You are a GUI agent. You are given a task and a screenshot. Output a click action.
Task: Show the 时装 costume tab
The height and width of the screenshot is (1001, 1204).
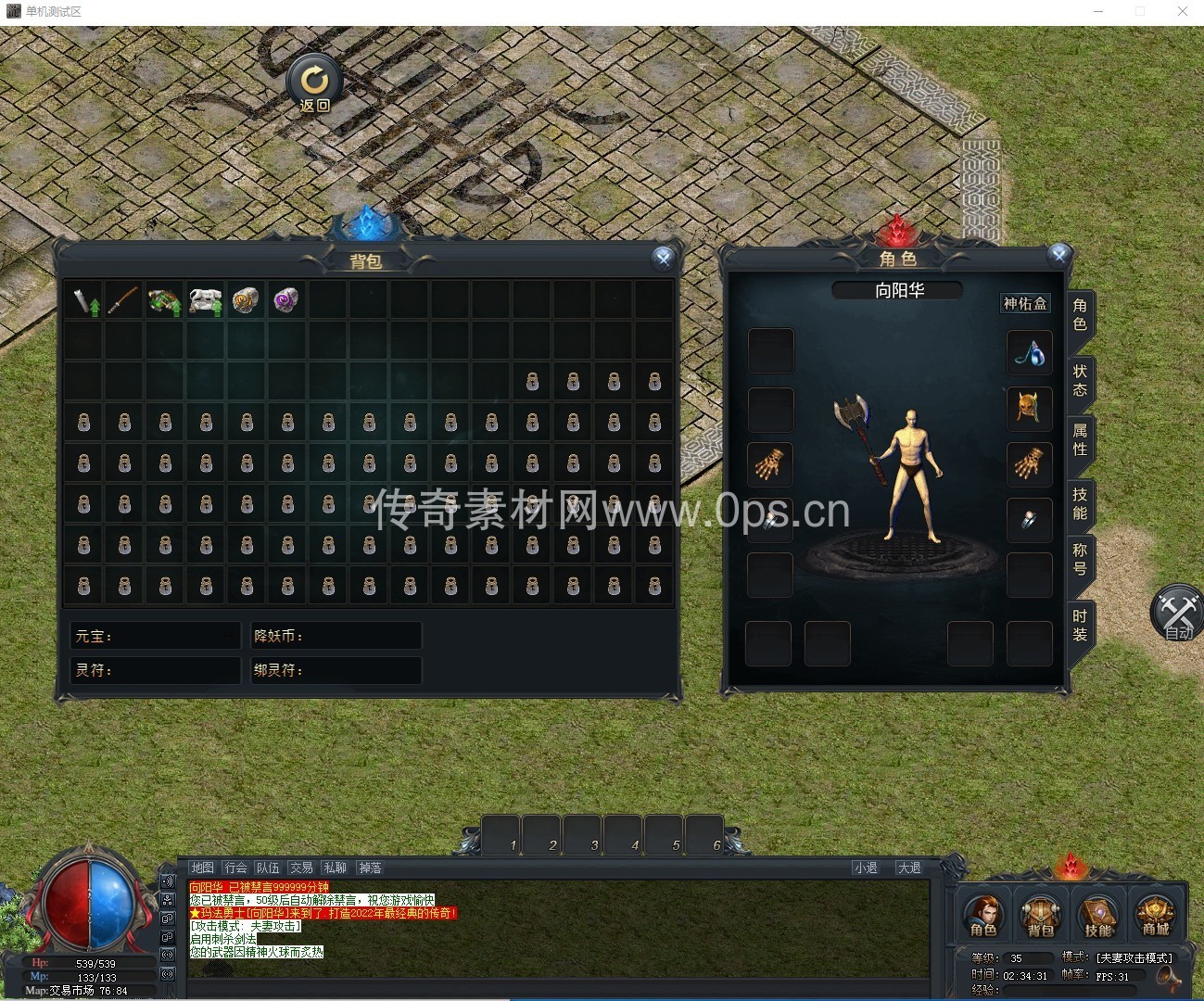pyautogui.click(x=1080, y=625)
